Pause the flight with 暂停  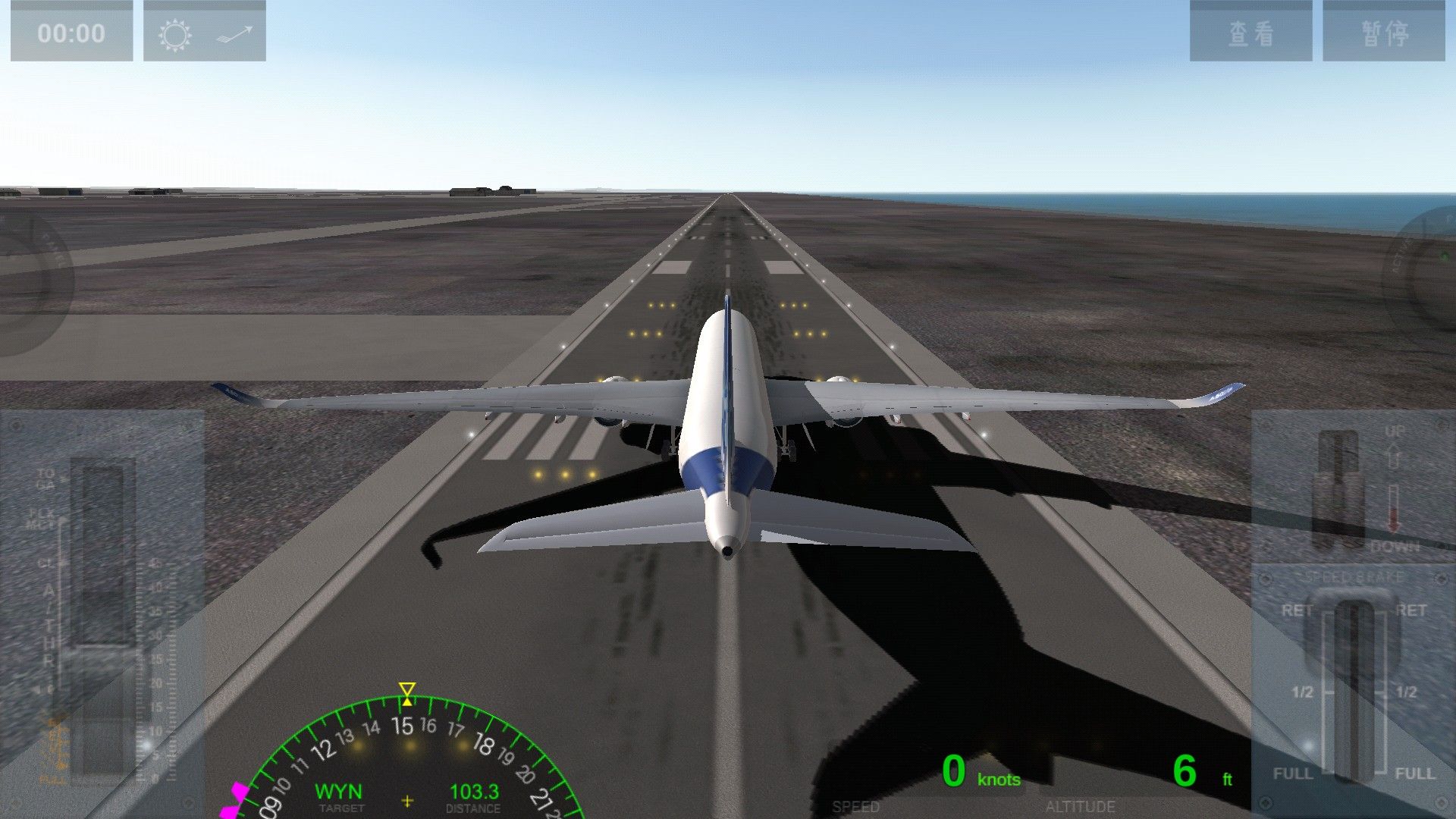[1384, 32]
